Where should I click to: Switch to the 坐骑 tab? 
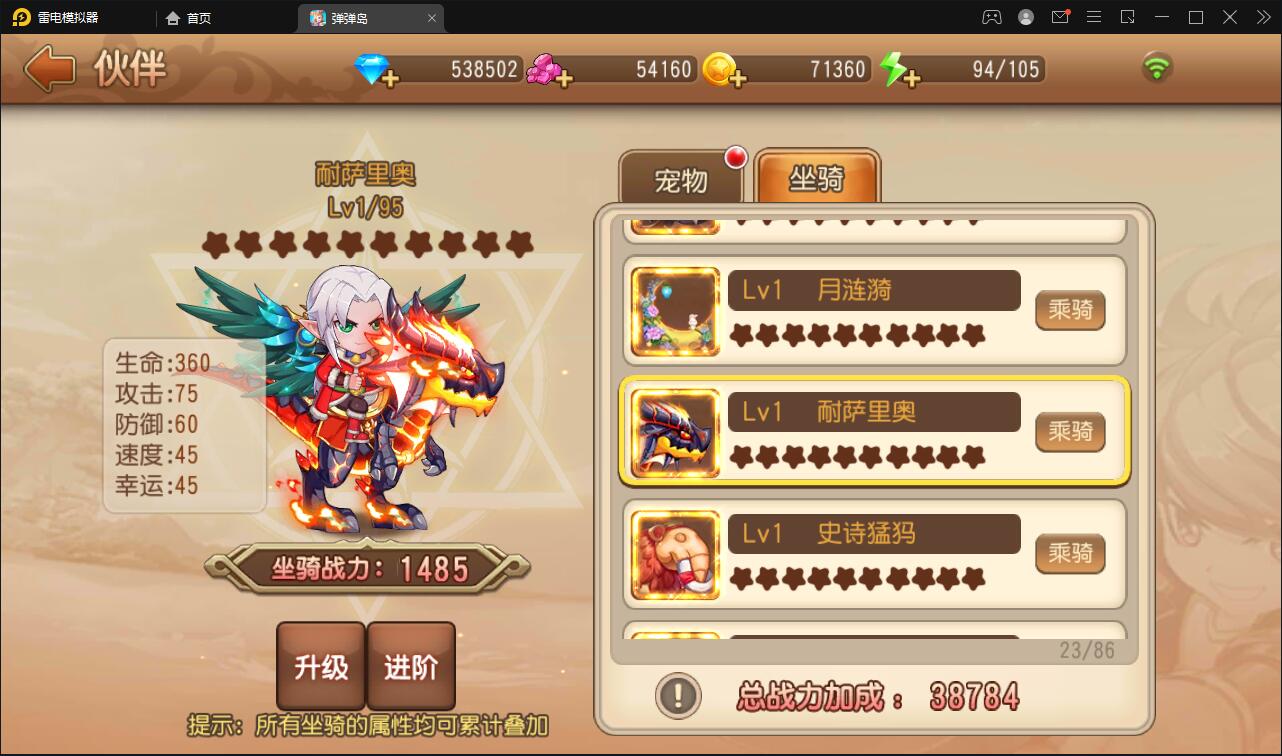pyautogui.click(x=817, y=177)
